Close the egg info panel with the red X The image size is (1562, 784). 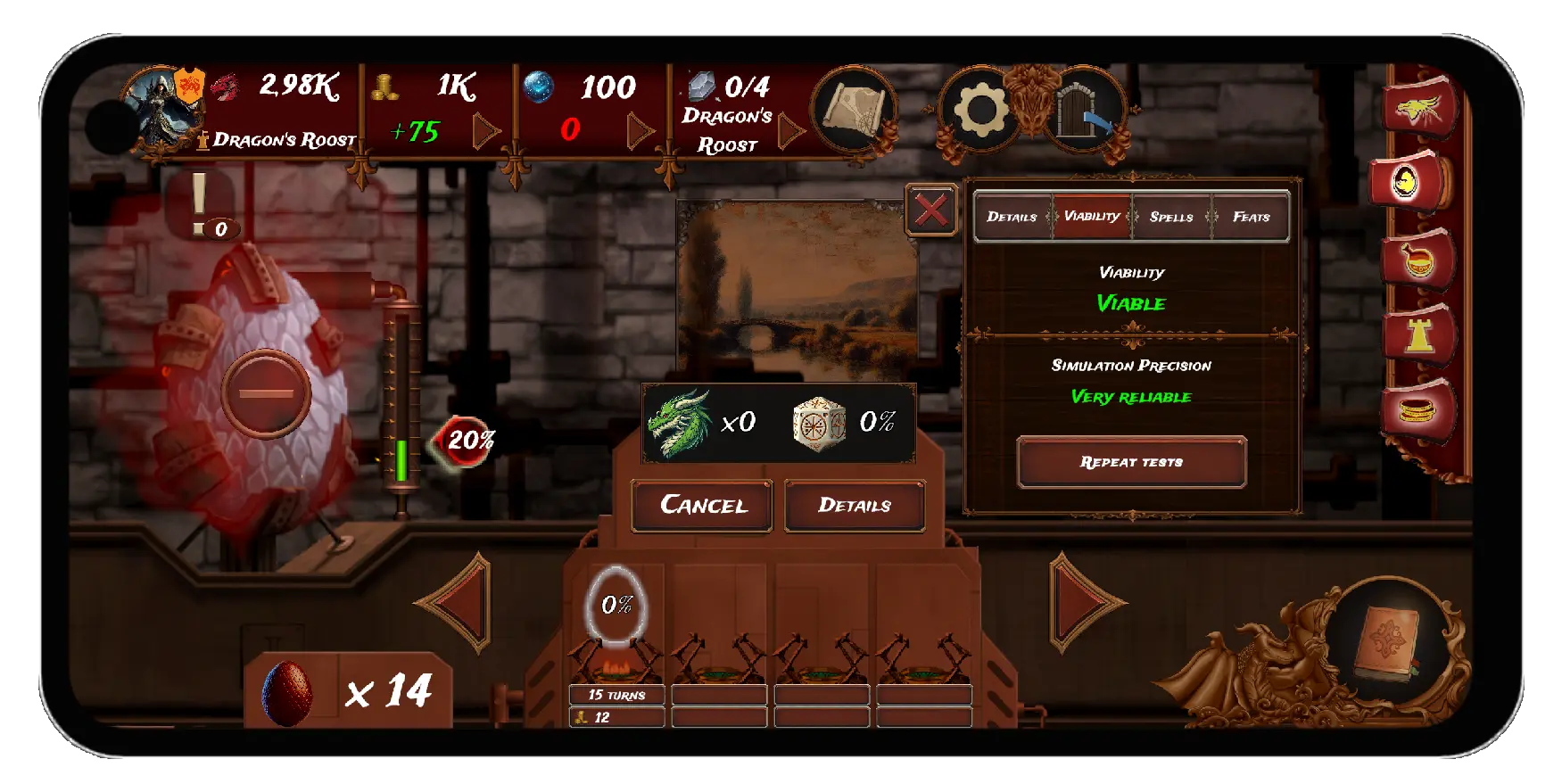[x=930, y=210]
